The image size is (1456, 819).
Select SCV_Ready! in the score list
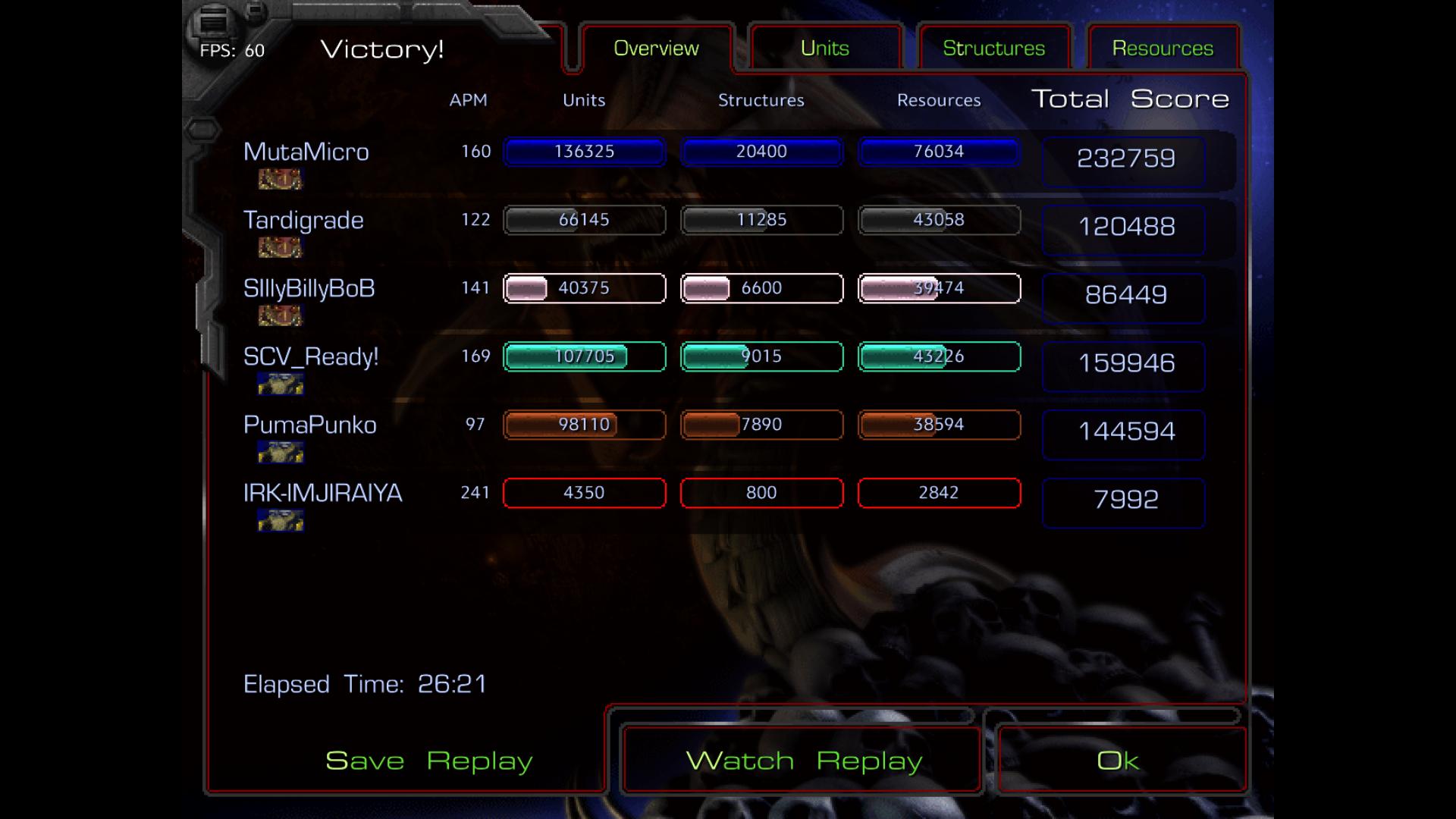point(311,356)
